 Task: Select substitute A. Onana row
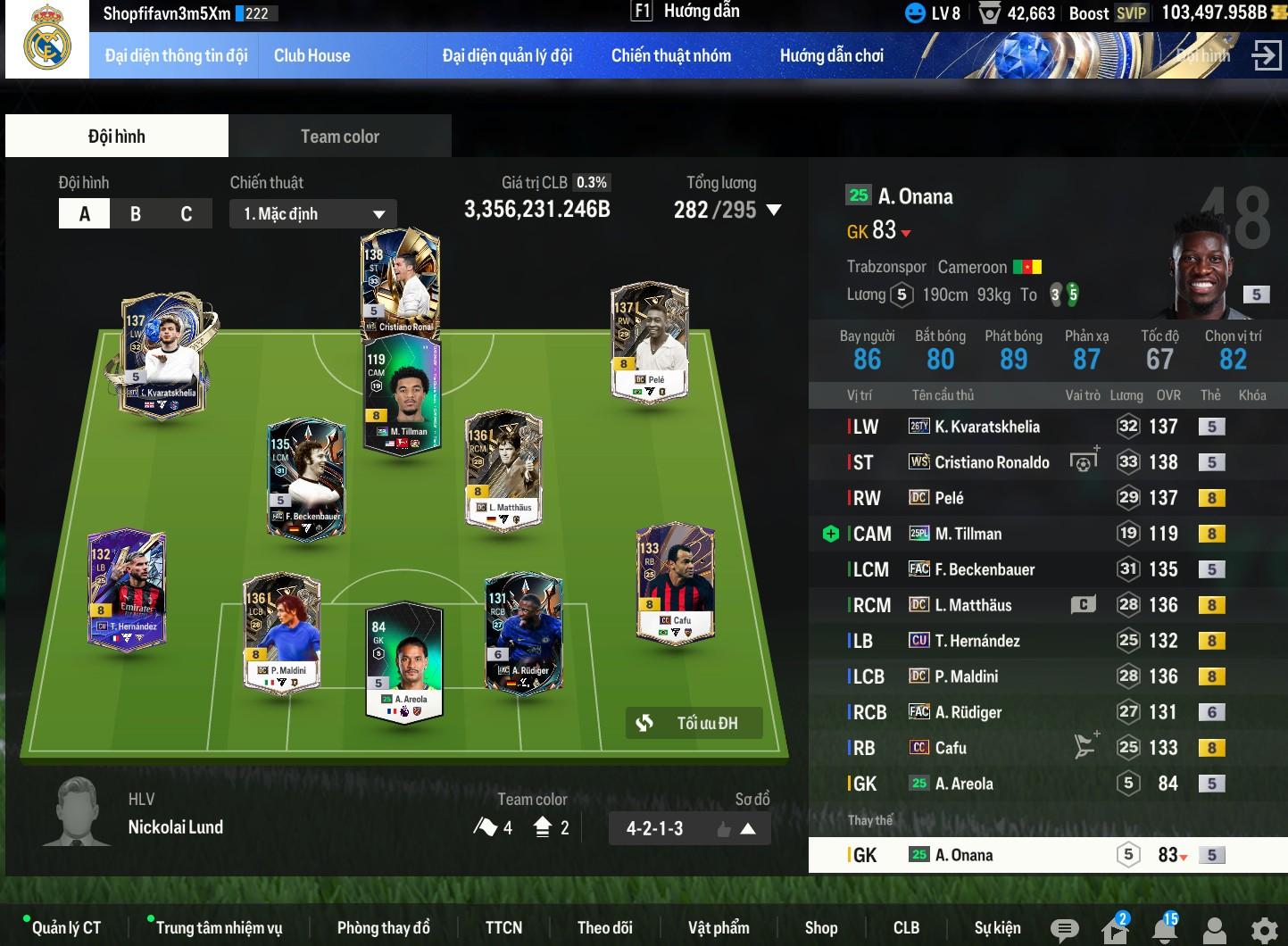[964, 855]
